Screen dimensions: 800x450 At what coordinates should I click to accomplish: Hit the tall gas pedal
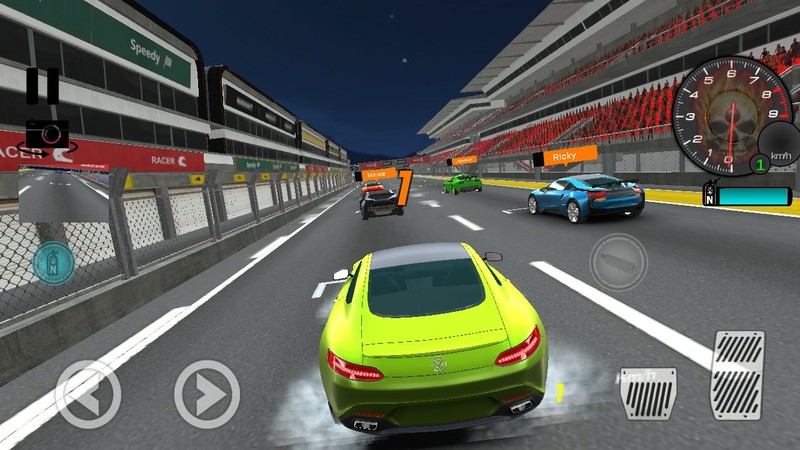(x=737, y=374)
